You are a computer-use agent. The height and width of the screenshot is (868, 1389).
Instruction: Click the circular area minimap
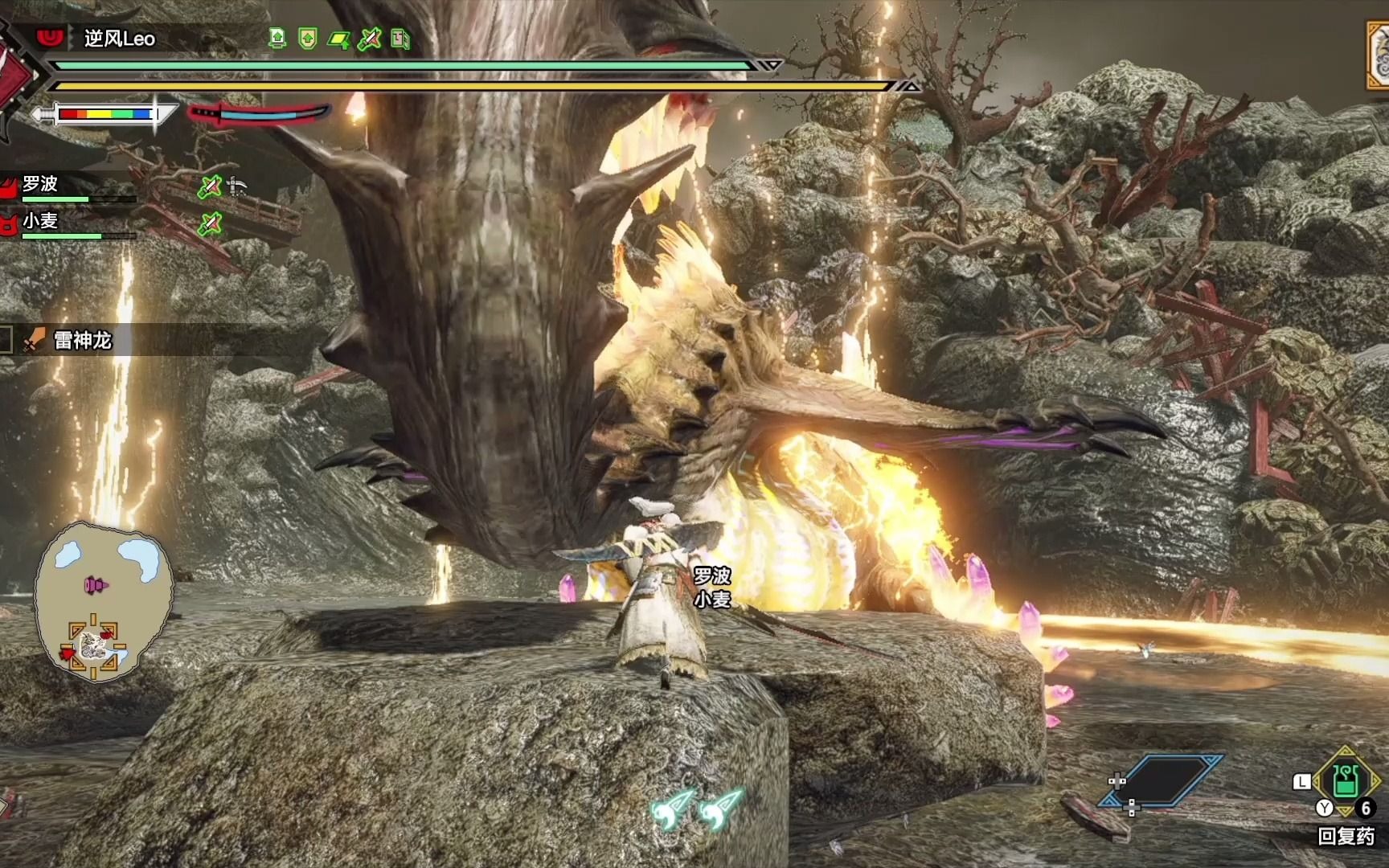[103, 599]
